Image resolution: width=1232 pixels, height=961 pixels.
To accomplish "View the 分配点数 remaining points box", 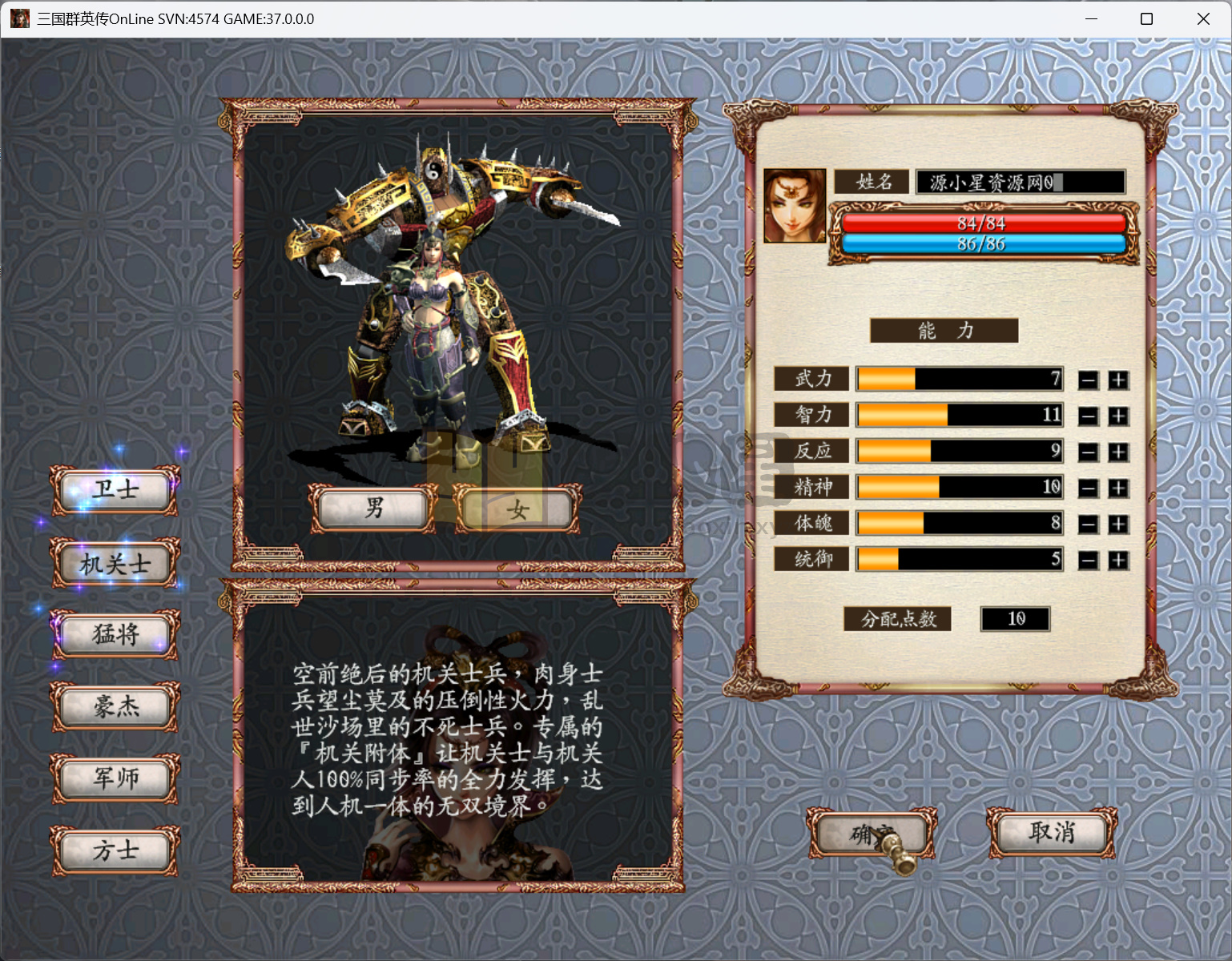I will pos(1015,619).
